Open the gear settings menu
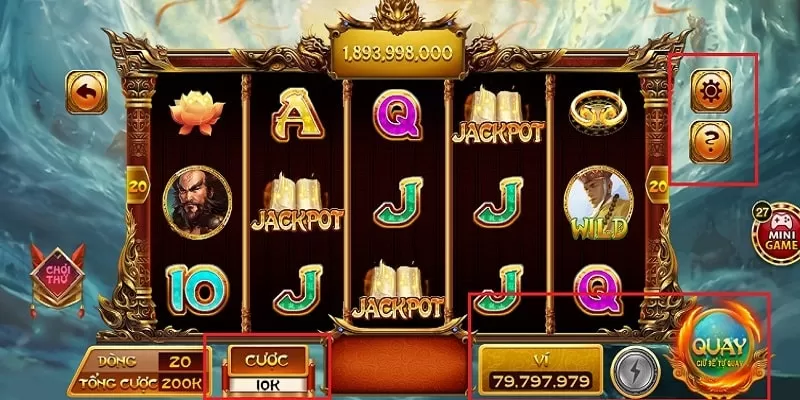Viewport: 800px width, 400px height. click(x=711, y=91)
